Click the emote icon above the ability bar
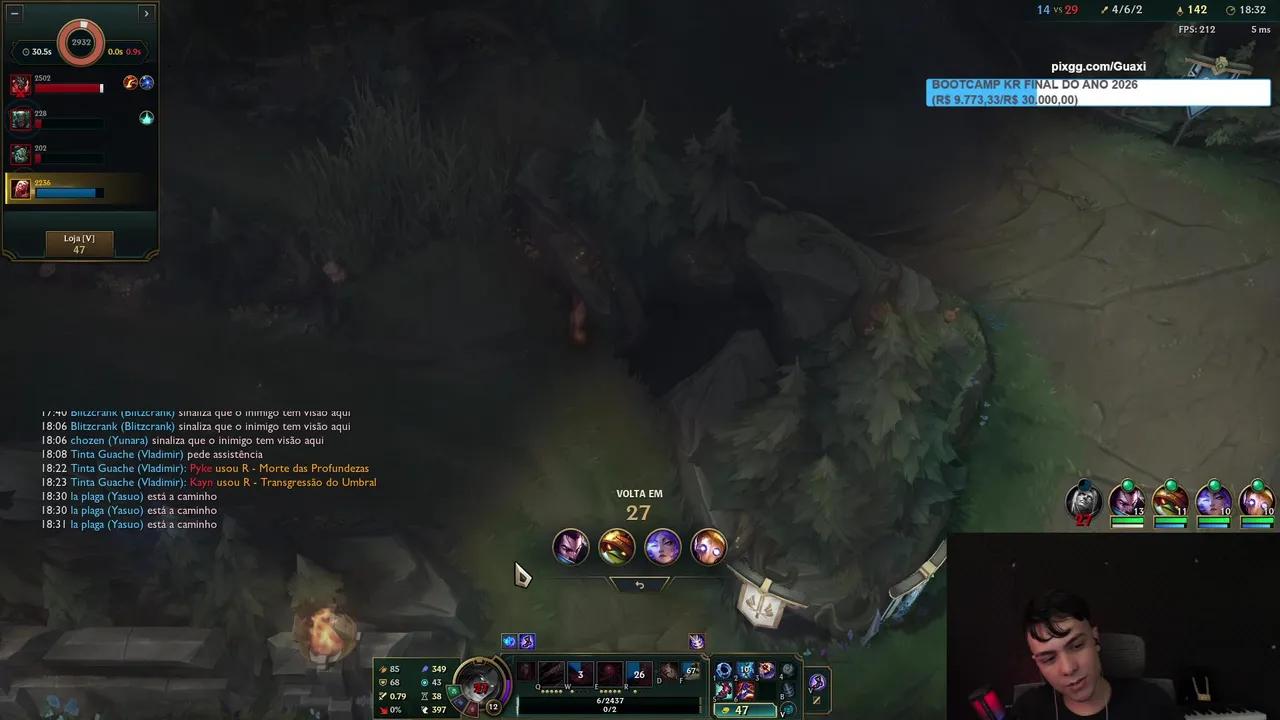 (x=697, y=642)
